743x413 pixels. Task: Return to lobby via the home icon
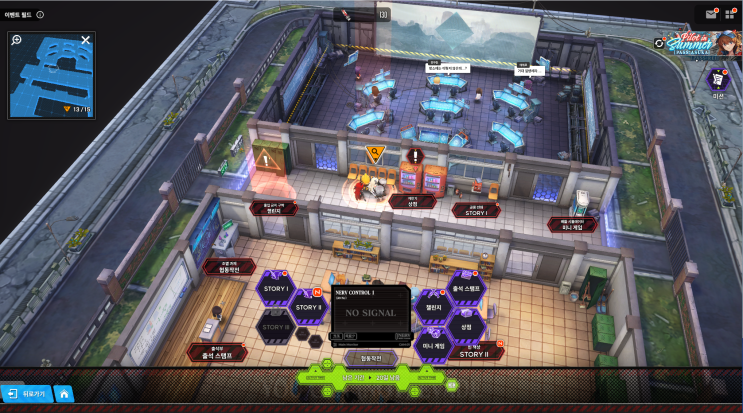click(63, 394)
